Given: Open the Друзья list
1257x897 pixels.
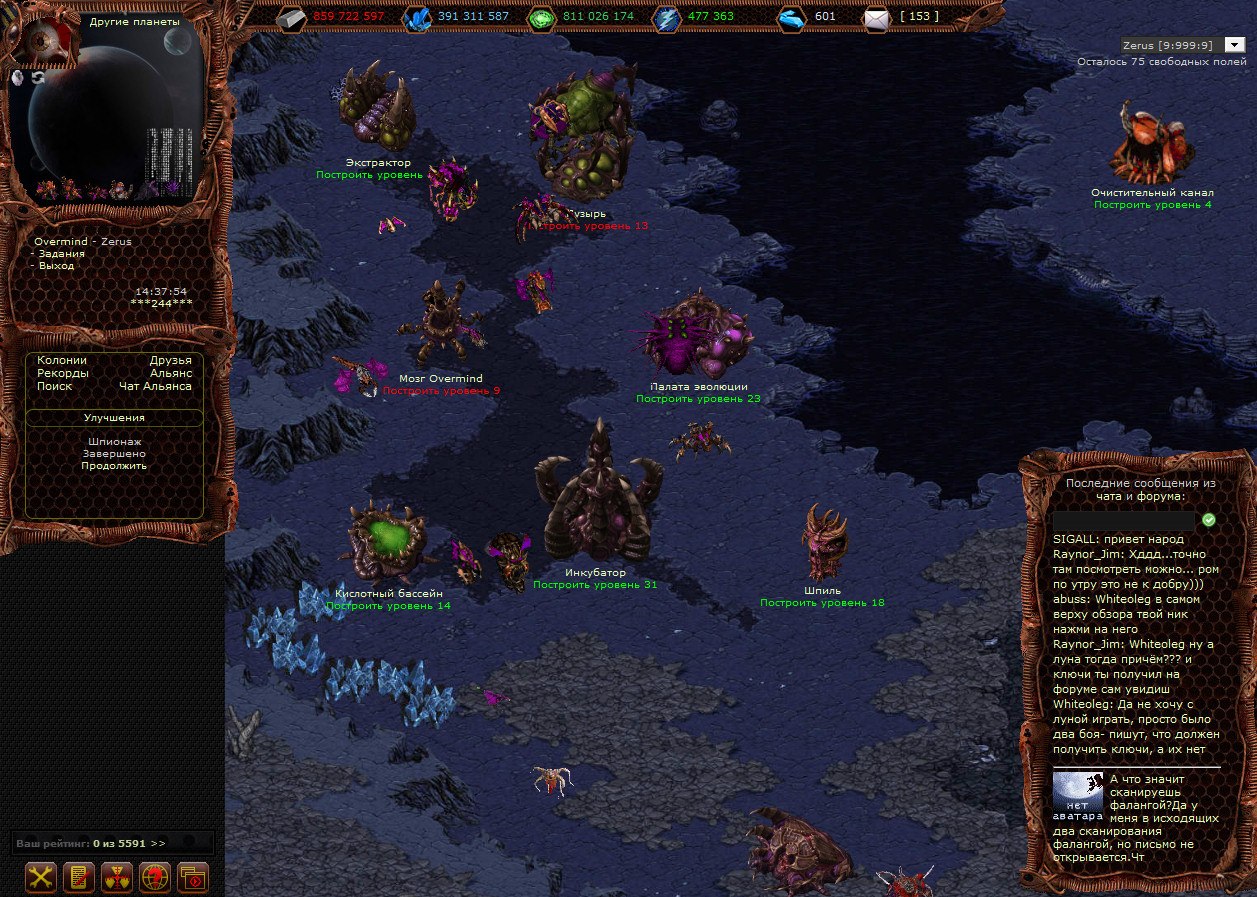Looking at the screenshot, I should (170, 360).
